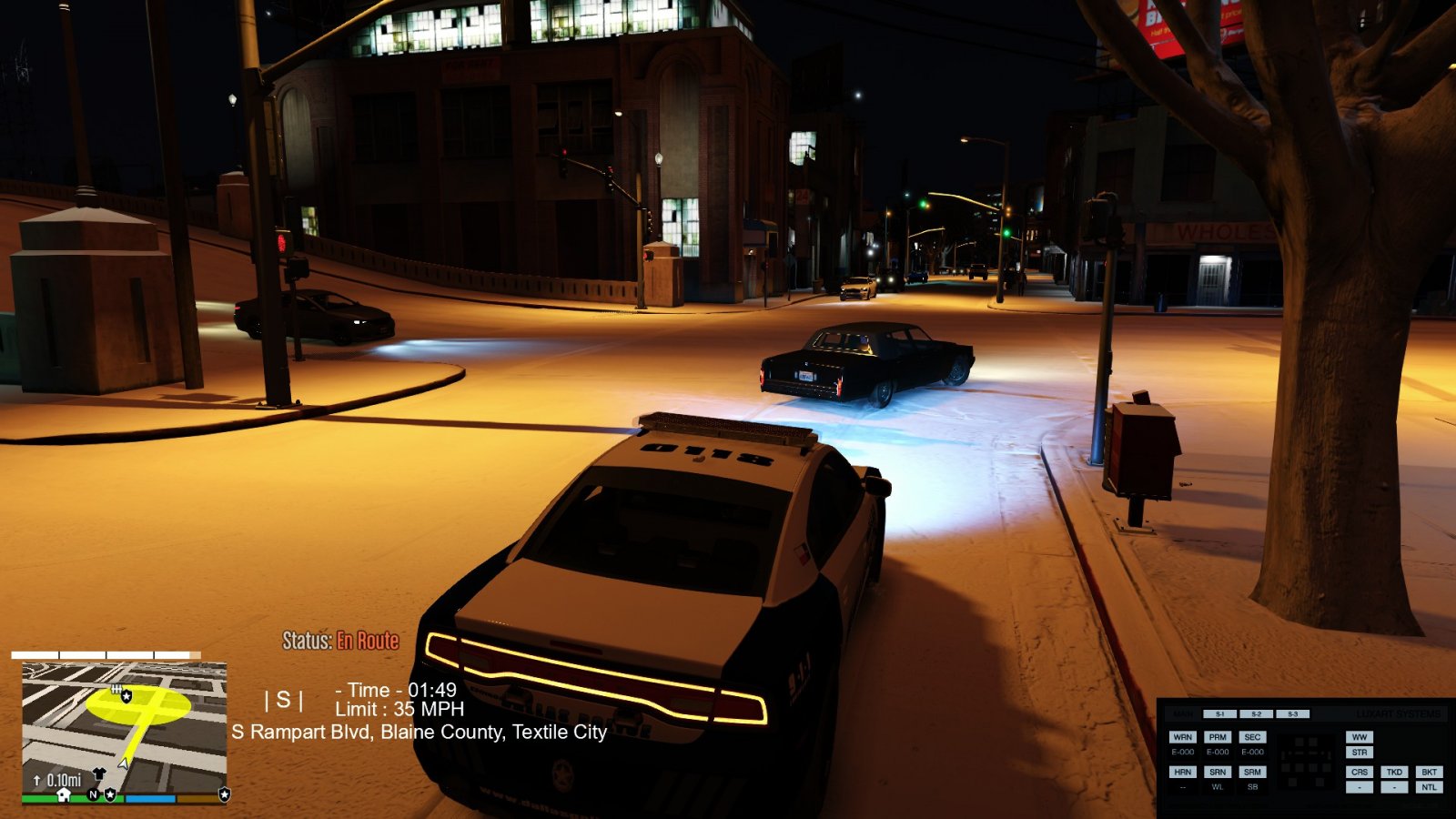Select the clothing store shirt marker on minimap
Image resolution: width=1456 pixels, height=819 pixels.
[99, 774]
